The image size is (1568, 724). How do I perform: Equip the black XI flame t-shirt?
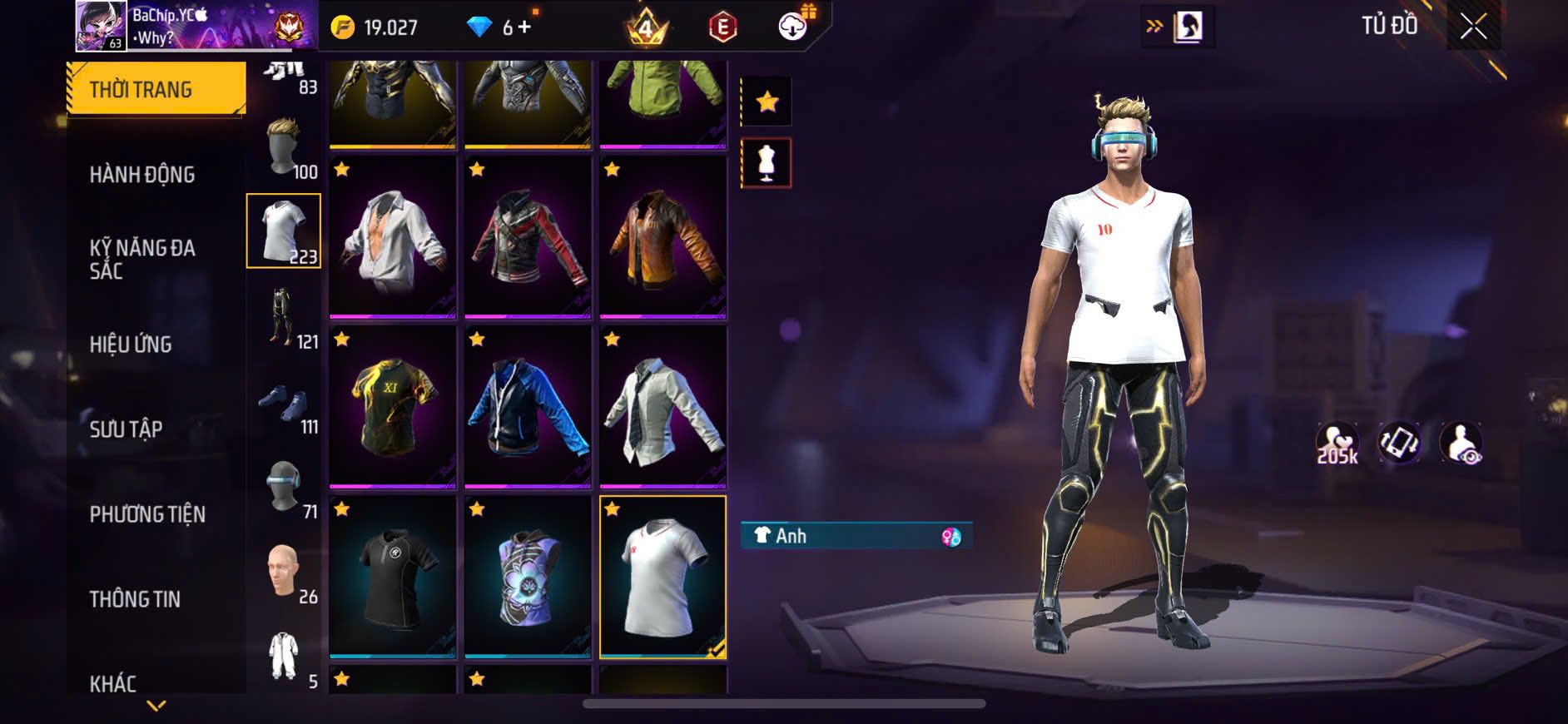coord(392,407)
